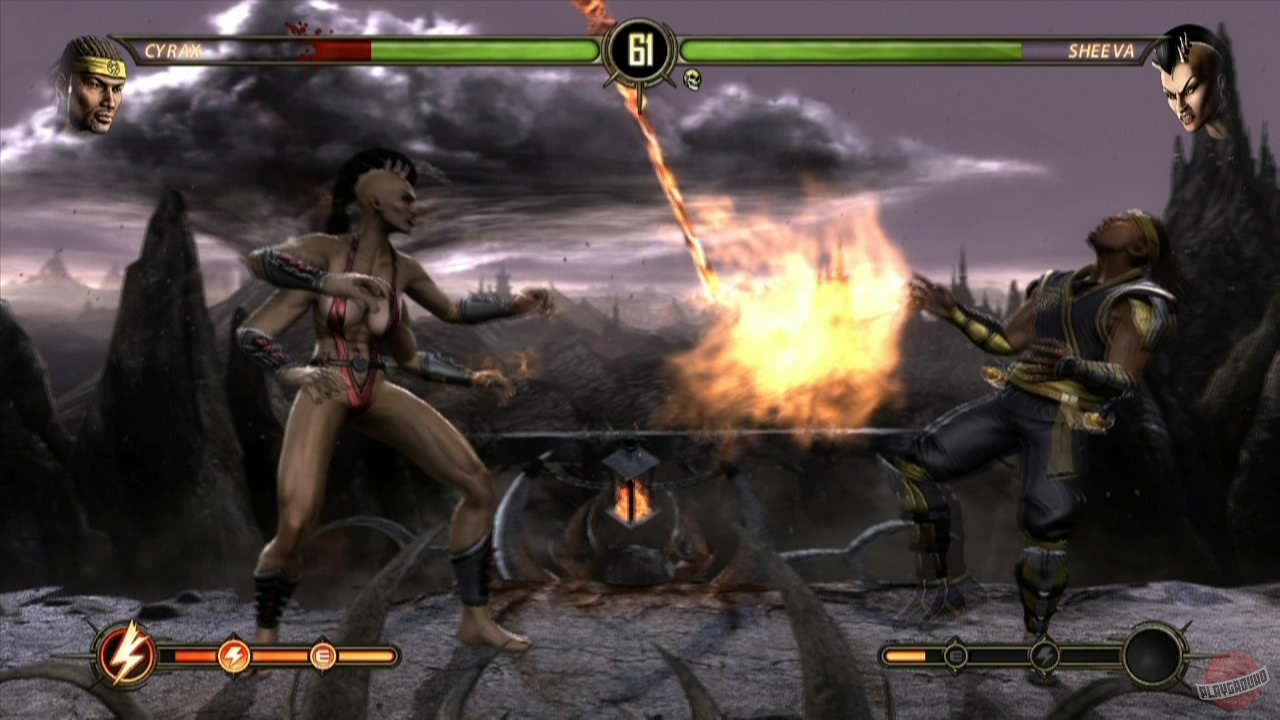Click Cyrax's first meter segment lightning icon

(x=232, y=658)
